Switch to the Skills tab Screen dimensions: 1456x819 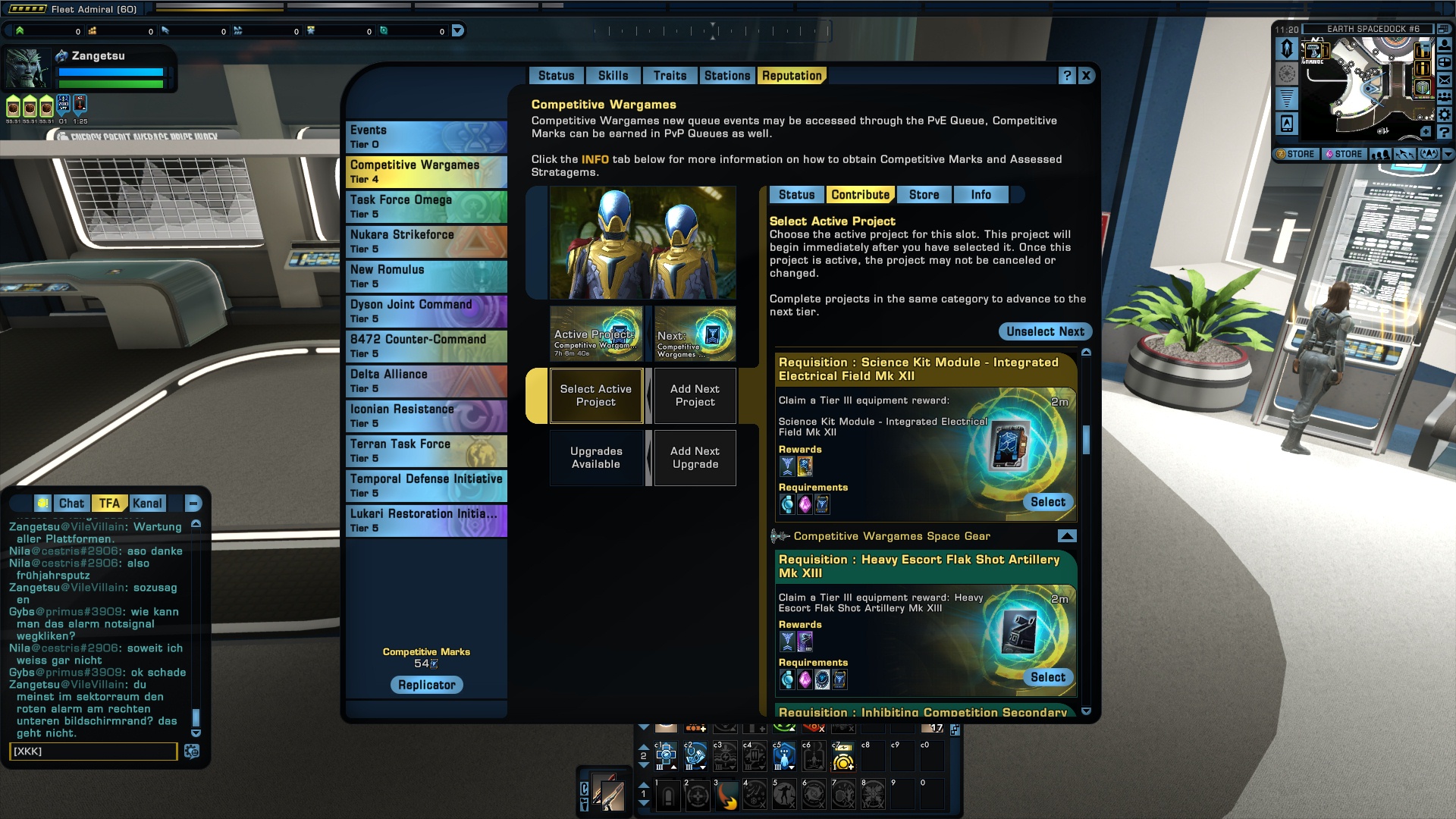(613, 76)
